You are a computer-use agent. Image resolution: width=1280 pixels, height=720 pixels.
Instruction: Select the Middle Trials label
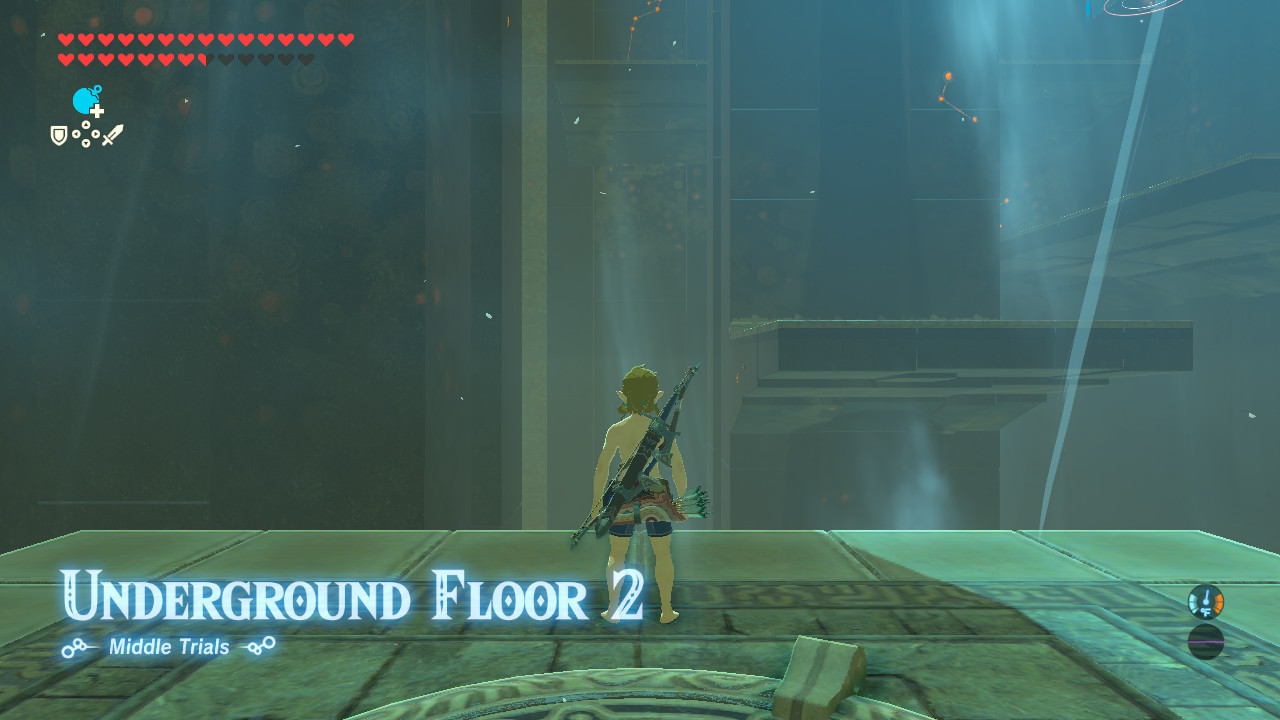[x=168, y=647]
